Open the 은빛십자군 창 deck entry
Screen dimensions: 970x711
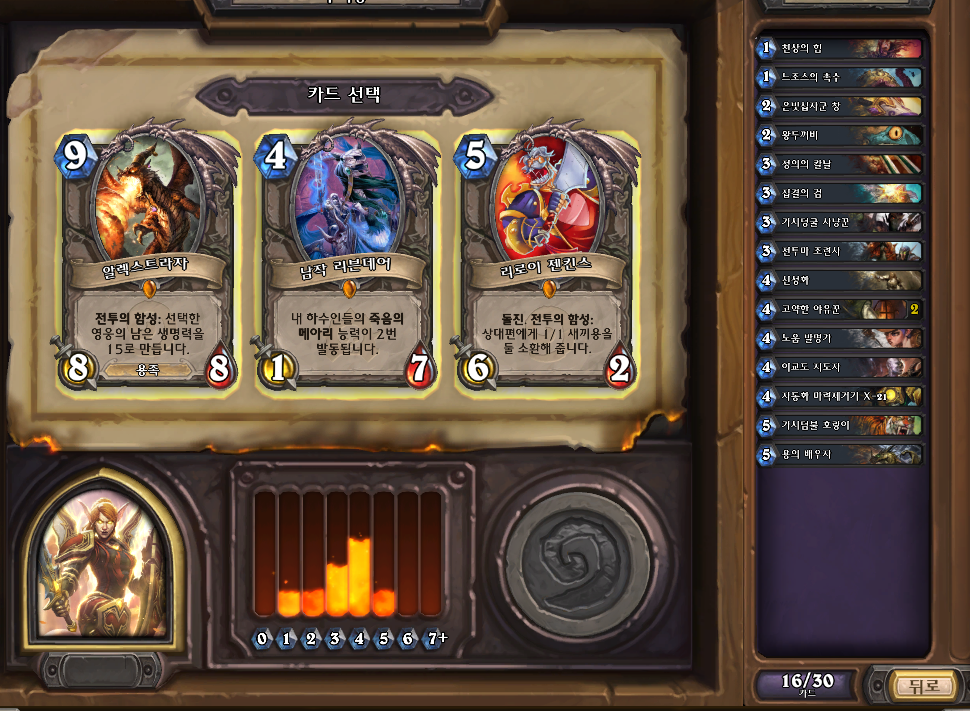(x=840, y=106)
